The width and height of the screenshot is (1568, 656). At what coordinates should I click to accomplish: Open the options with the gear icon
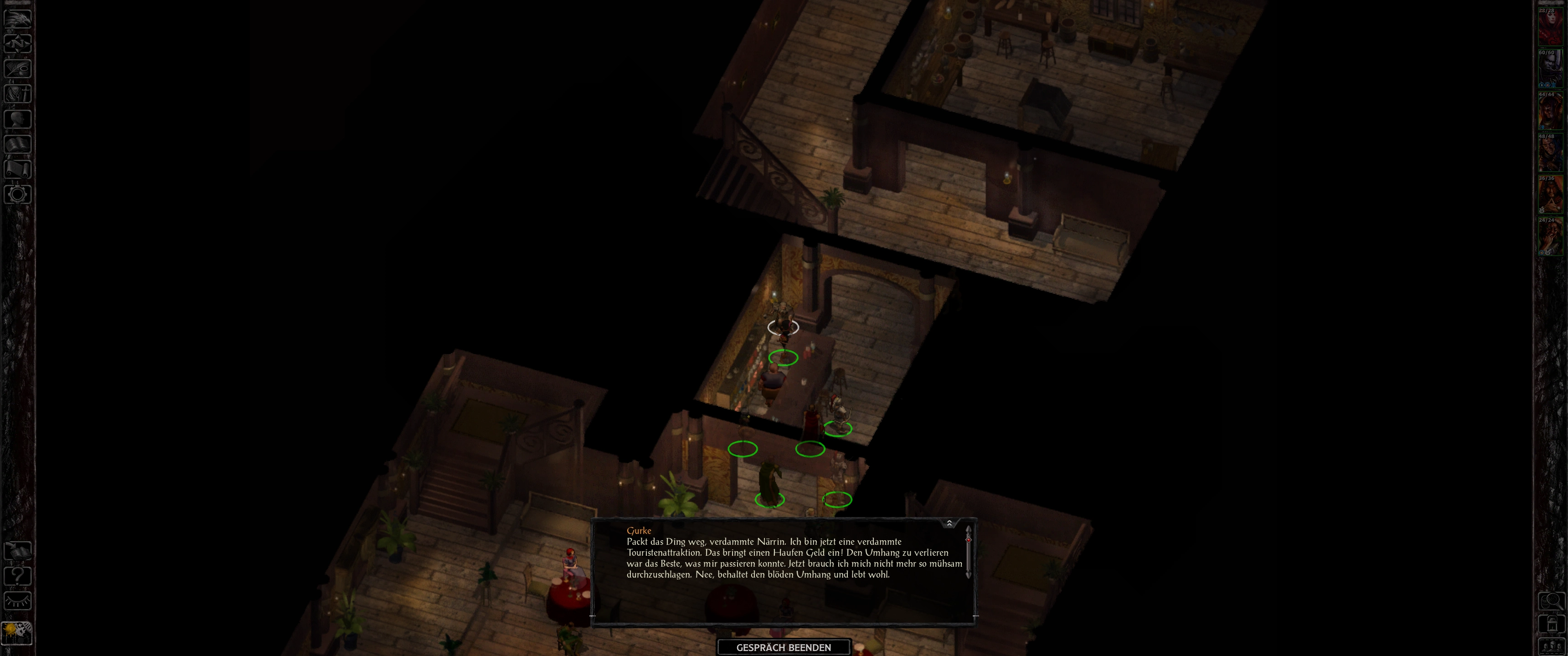point(18,195)
